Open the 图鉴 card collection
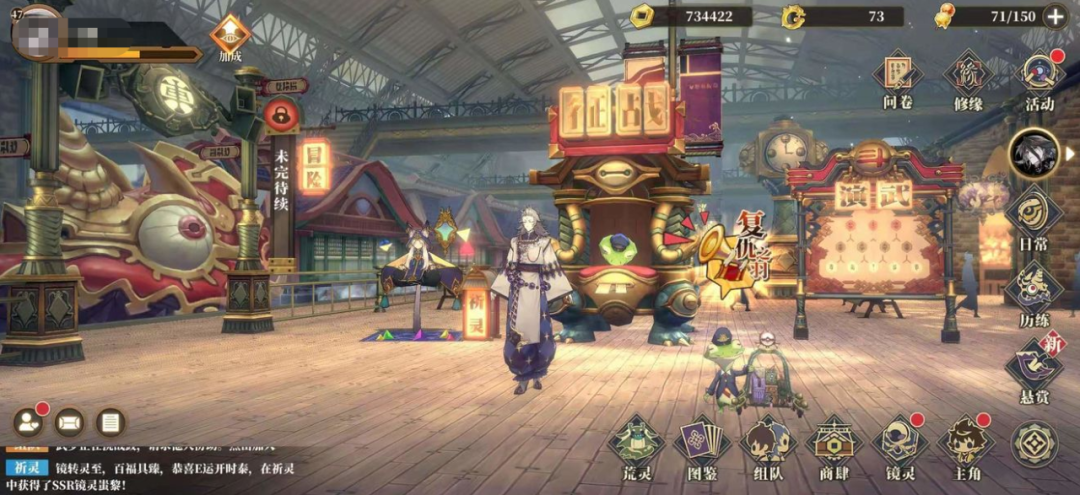Viewport: 1080px width, 495px height. pos(701,443)
